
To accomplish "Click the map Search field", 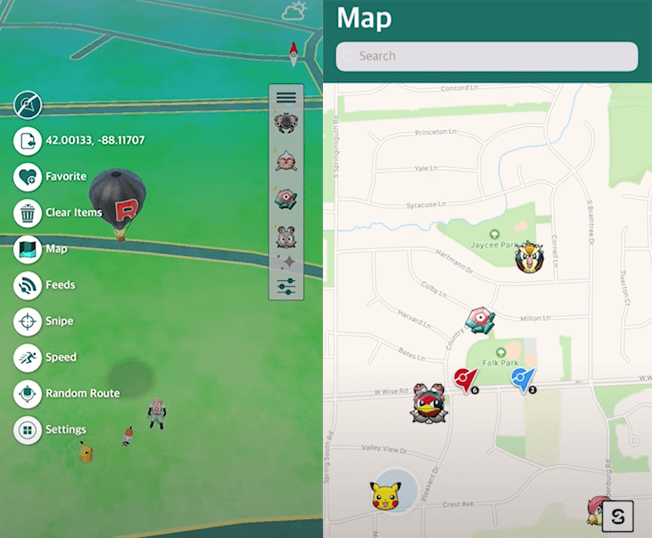I will tap(487, 56).
